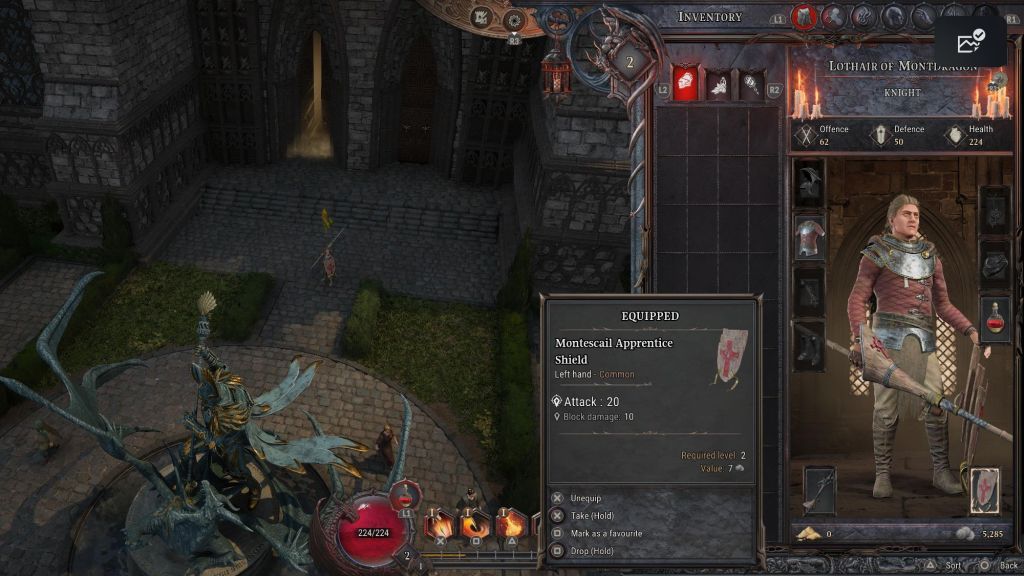Choose the equipped boots slot

point(809,345)
